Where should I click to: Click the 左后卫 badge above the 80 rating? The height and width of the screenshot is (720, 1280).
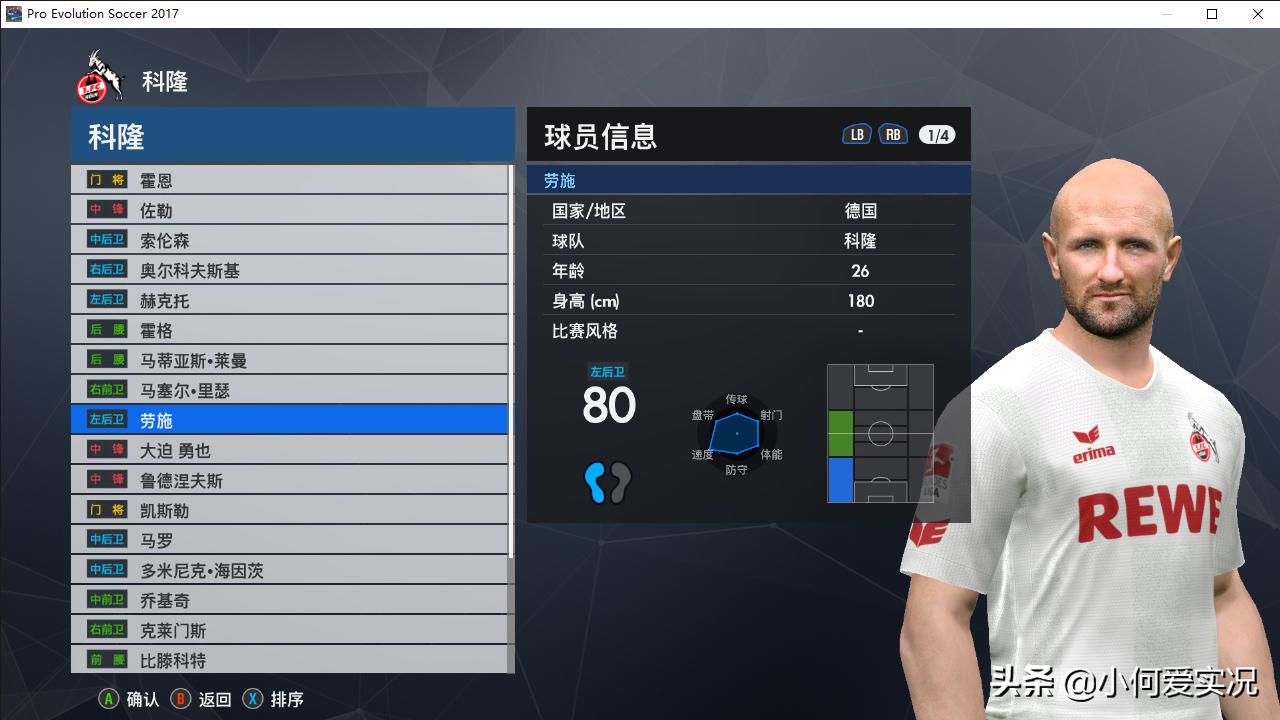(608, 370)
